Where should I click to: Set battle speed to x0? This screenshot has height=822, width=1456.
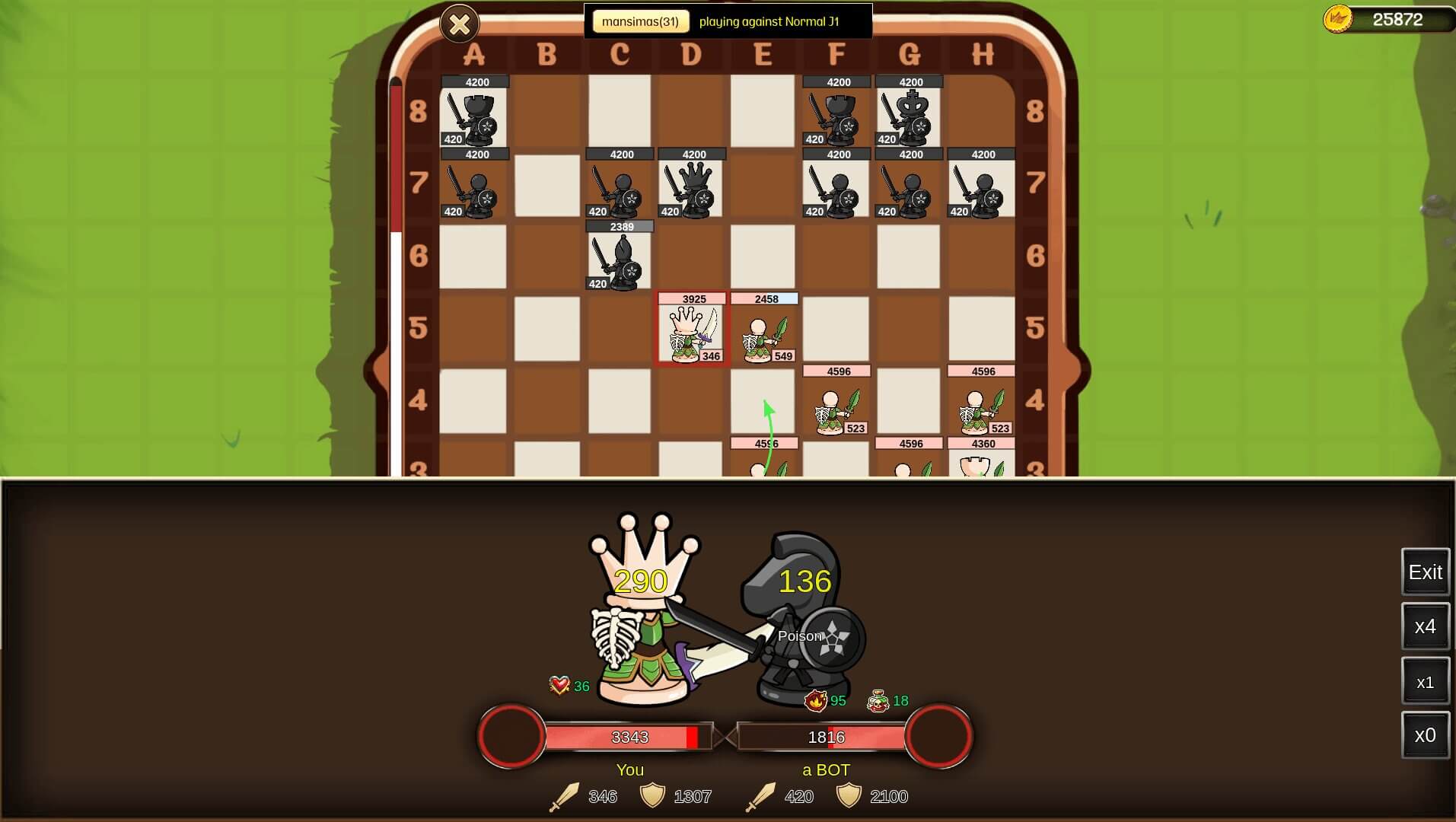[1425, 736]
